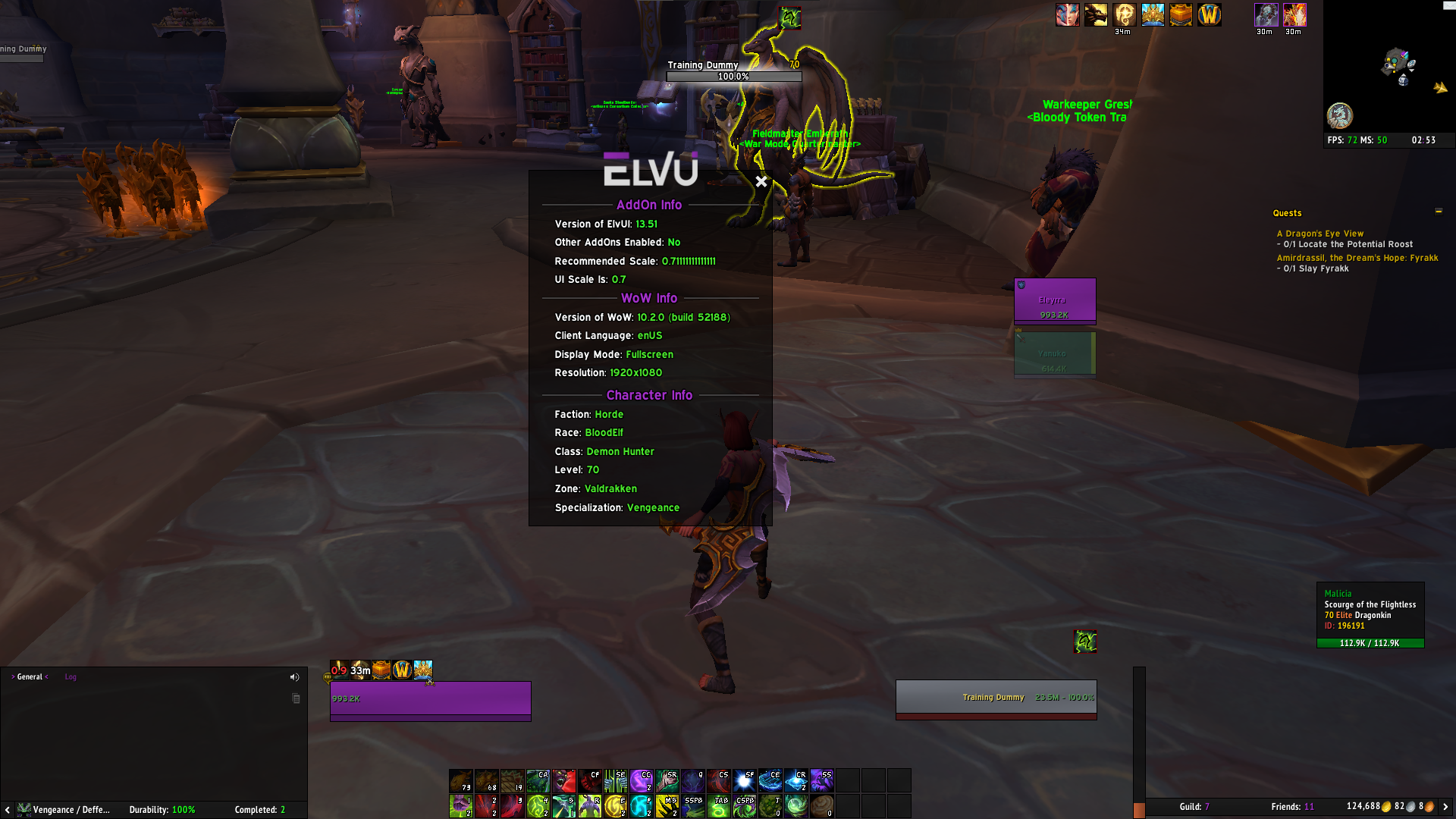Click the 30m debuff icon with purple border
This screenshot has height=819, width=1456.
[1266, 14]
